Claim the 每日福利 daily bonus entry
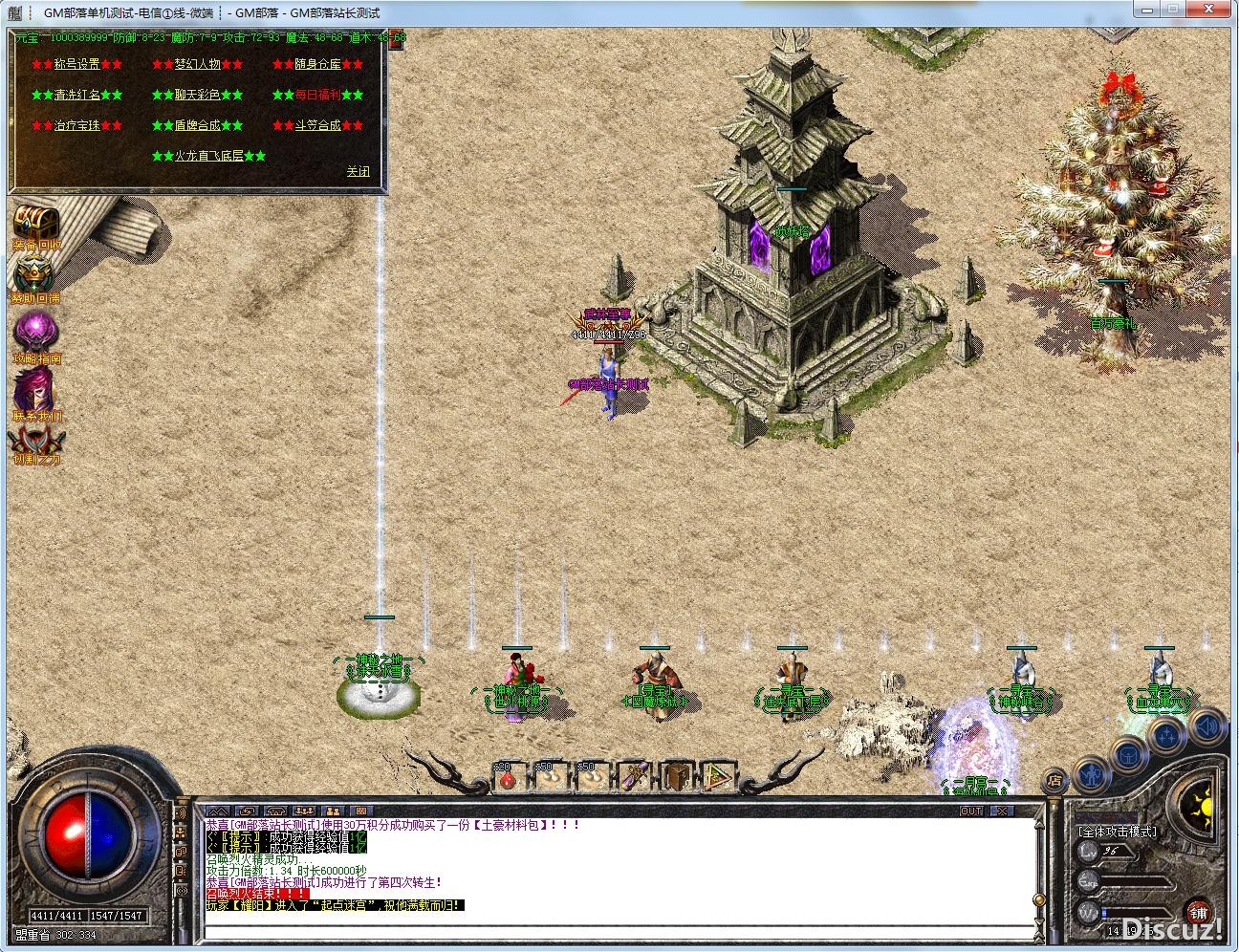Image resolution: width=1239 pixels, height=952 pixels. 317,95
